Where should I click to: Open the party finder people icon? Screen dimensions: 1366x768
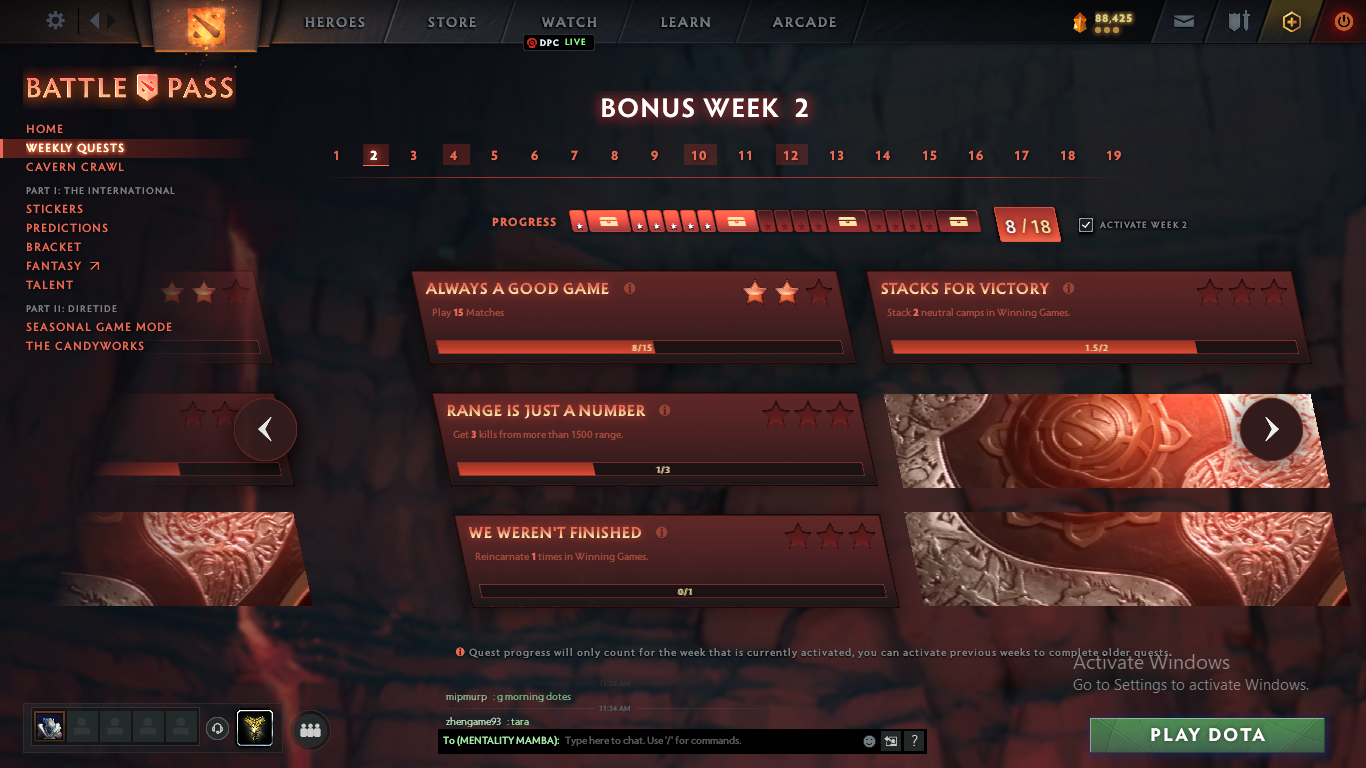pyautogui.click(x=309, y=730)
